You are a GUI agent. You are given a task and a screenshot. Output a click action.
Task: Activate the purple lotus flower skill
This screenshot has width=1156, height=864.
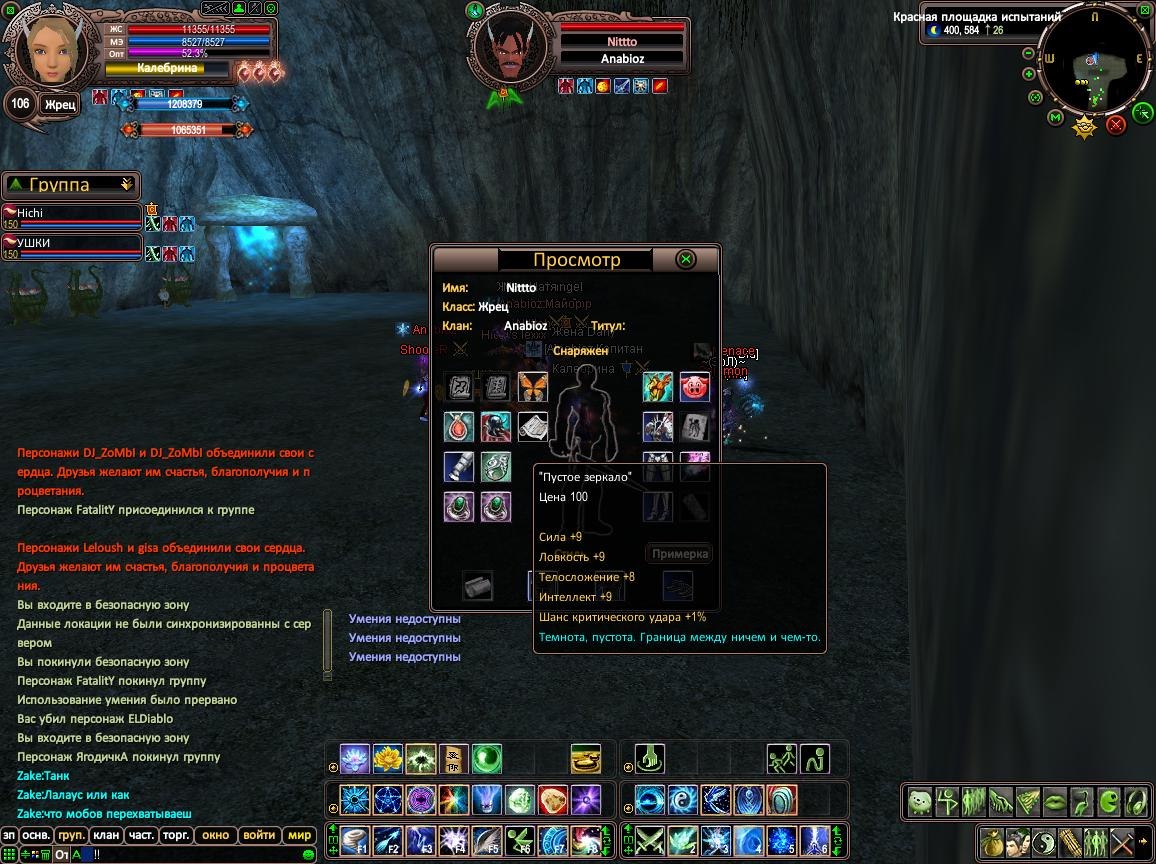pos(354,759)
